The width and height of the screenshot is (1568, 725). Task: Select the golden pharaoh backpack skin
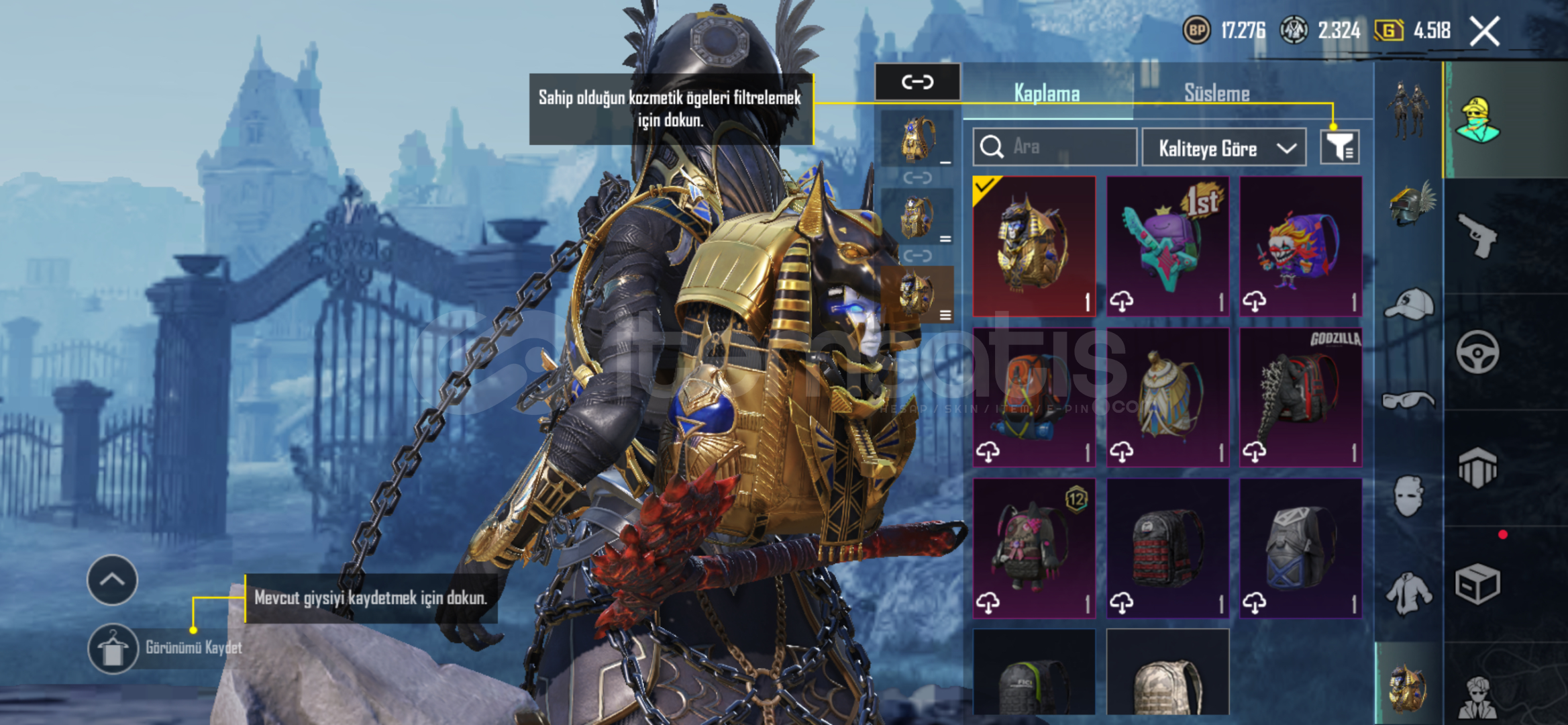(1034, 246)
